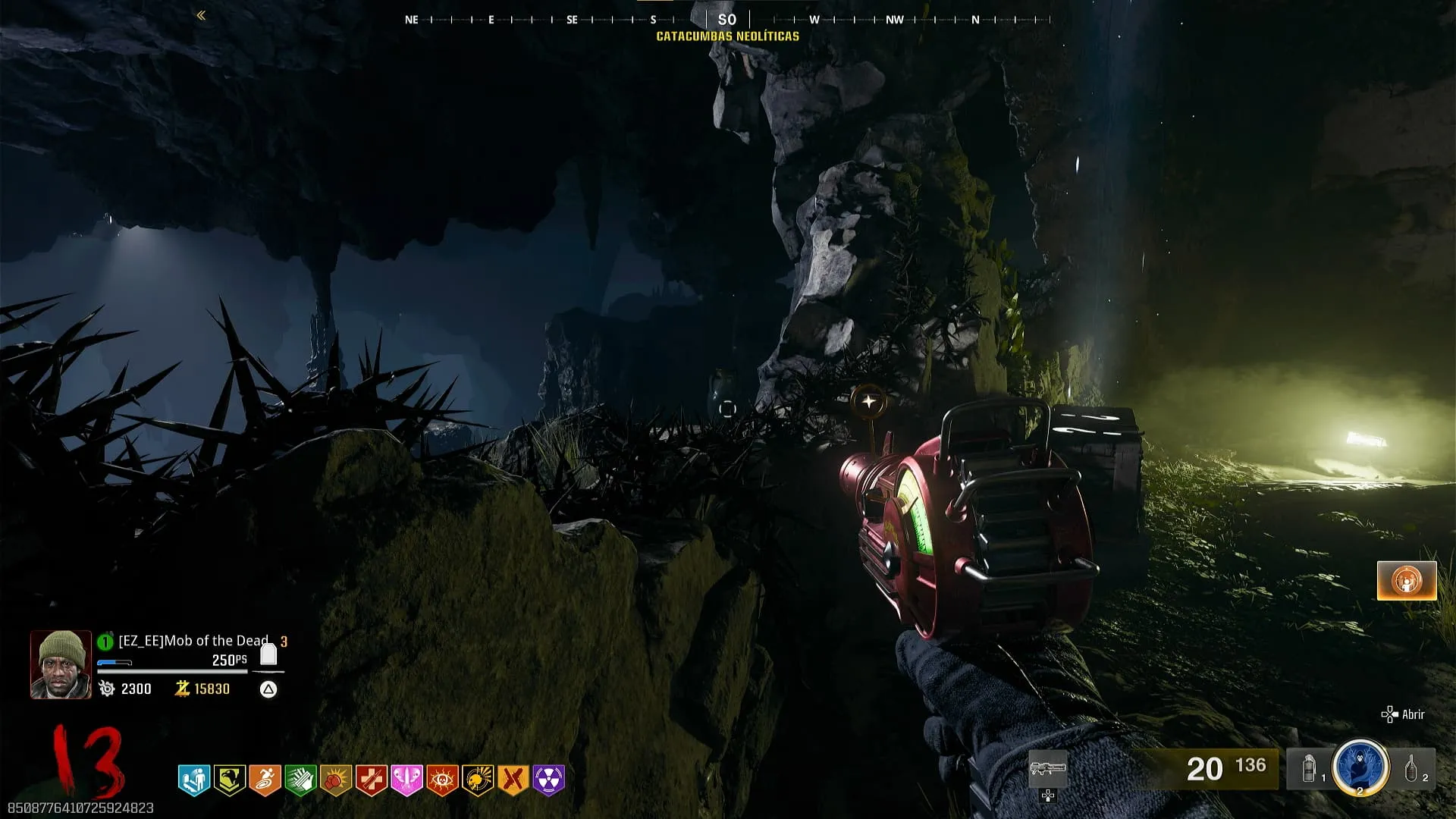
Task: Click the white armor plate icon
Action: tap(268, 654)
